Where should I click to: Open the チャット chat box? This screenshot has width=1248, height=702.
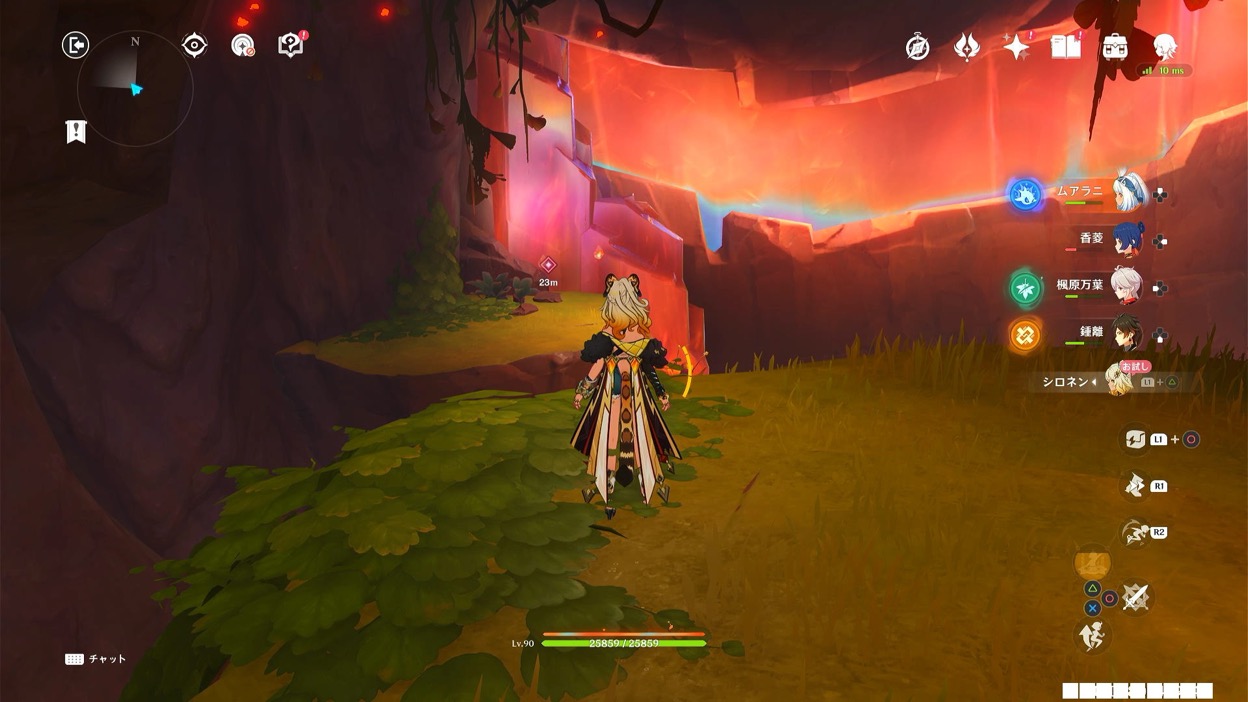(x=96, y=659)
